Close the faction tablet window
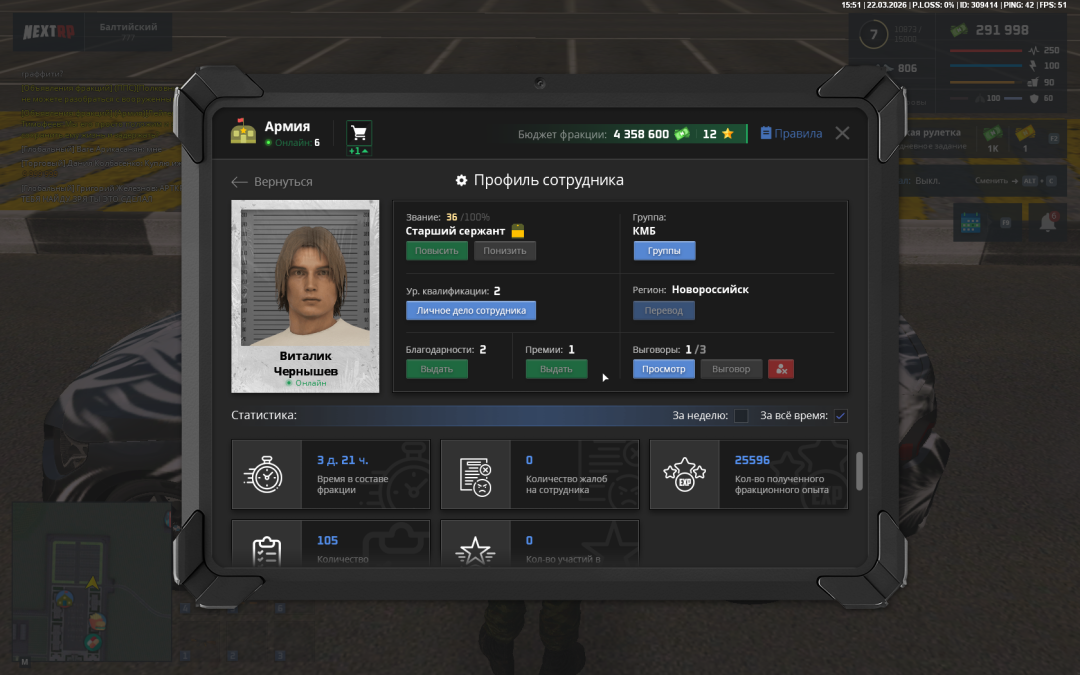 click(842, 133)
